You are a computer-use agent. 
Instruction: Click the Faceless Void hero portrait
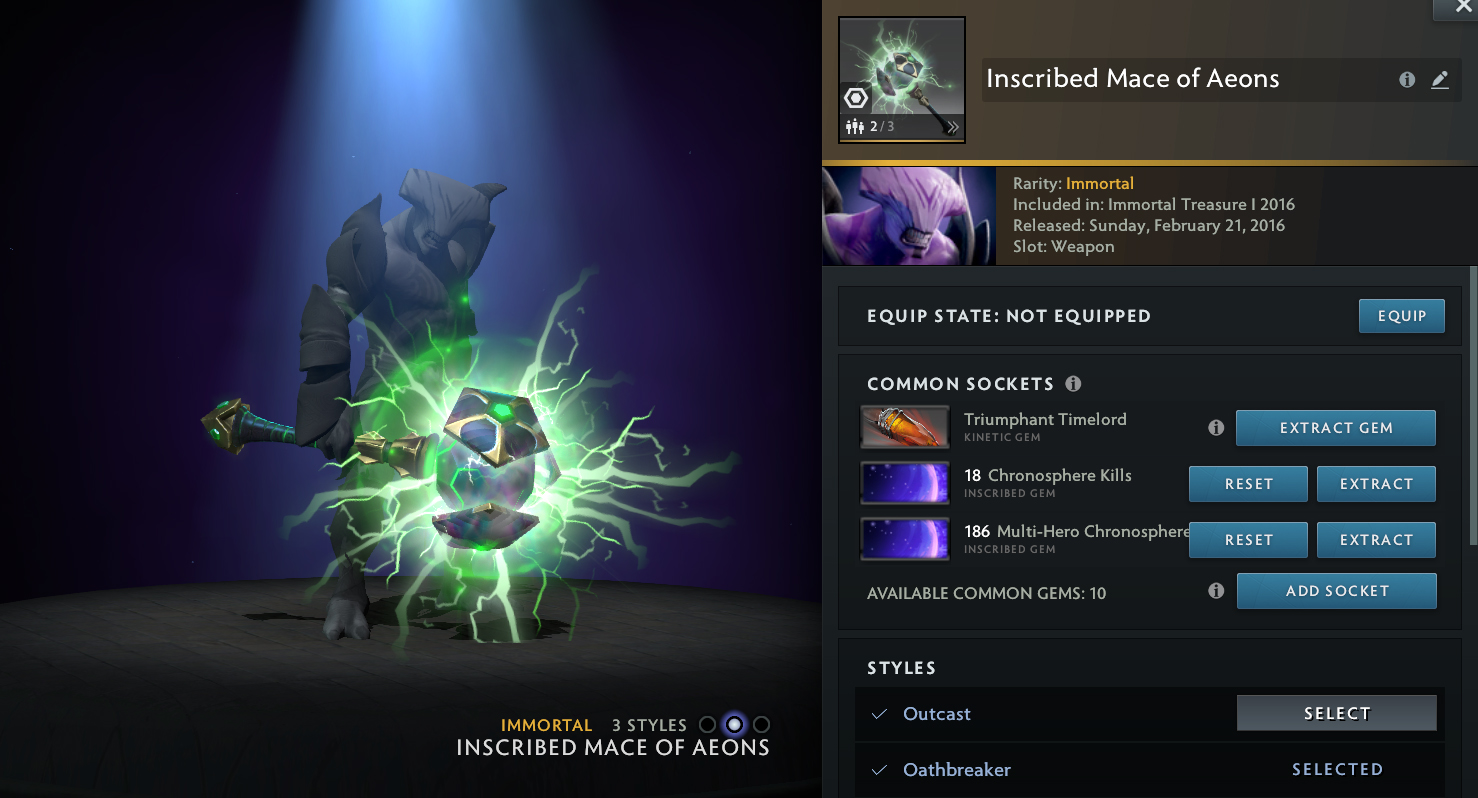908,216
